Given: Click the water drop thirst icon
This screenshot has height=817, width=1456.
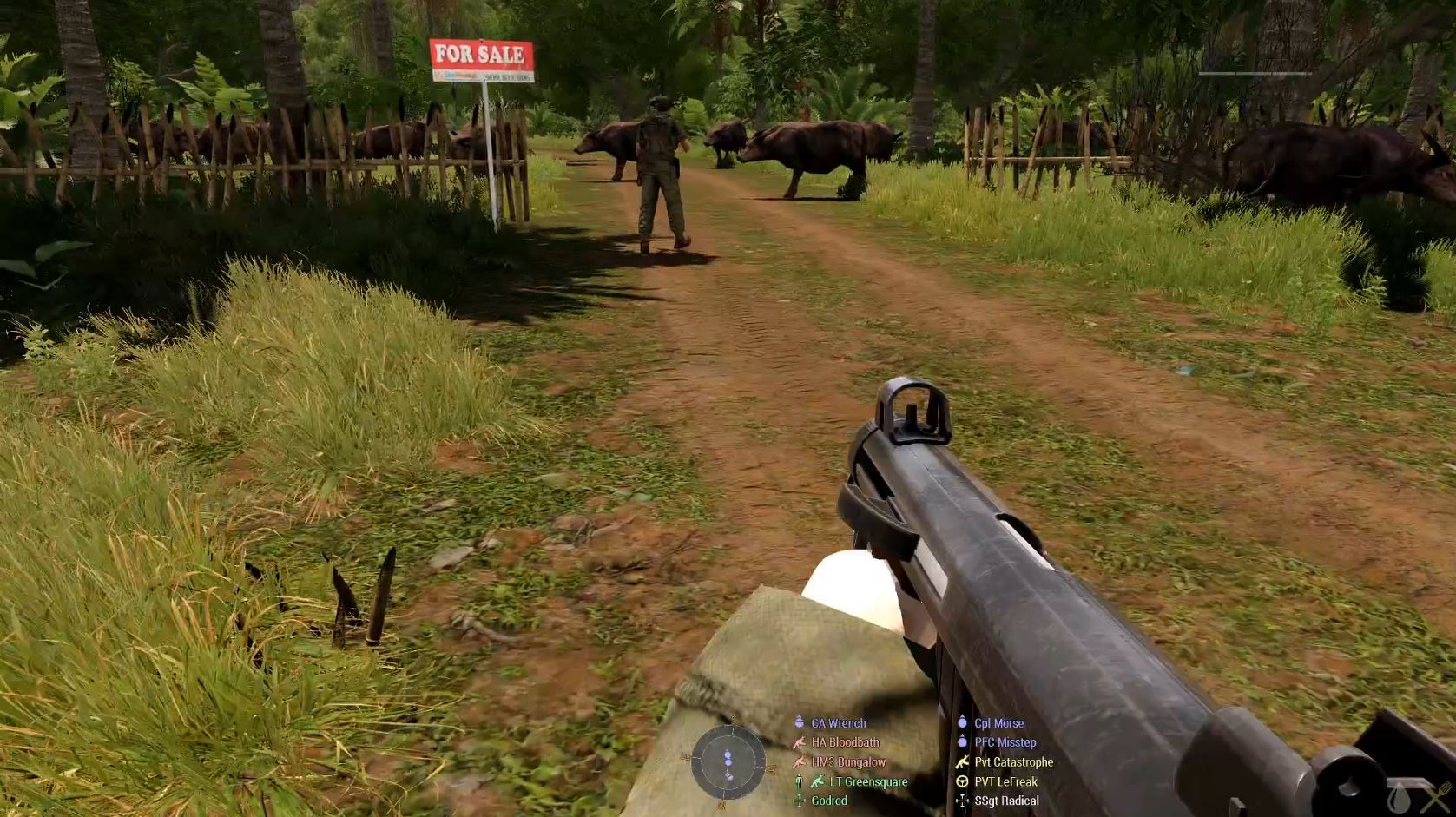Looking at the screenshot, I should (1398, 797).
